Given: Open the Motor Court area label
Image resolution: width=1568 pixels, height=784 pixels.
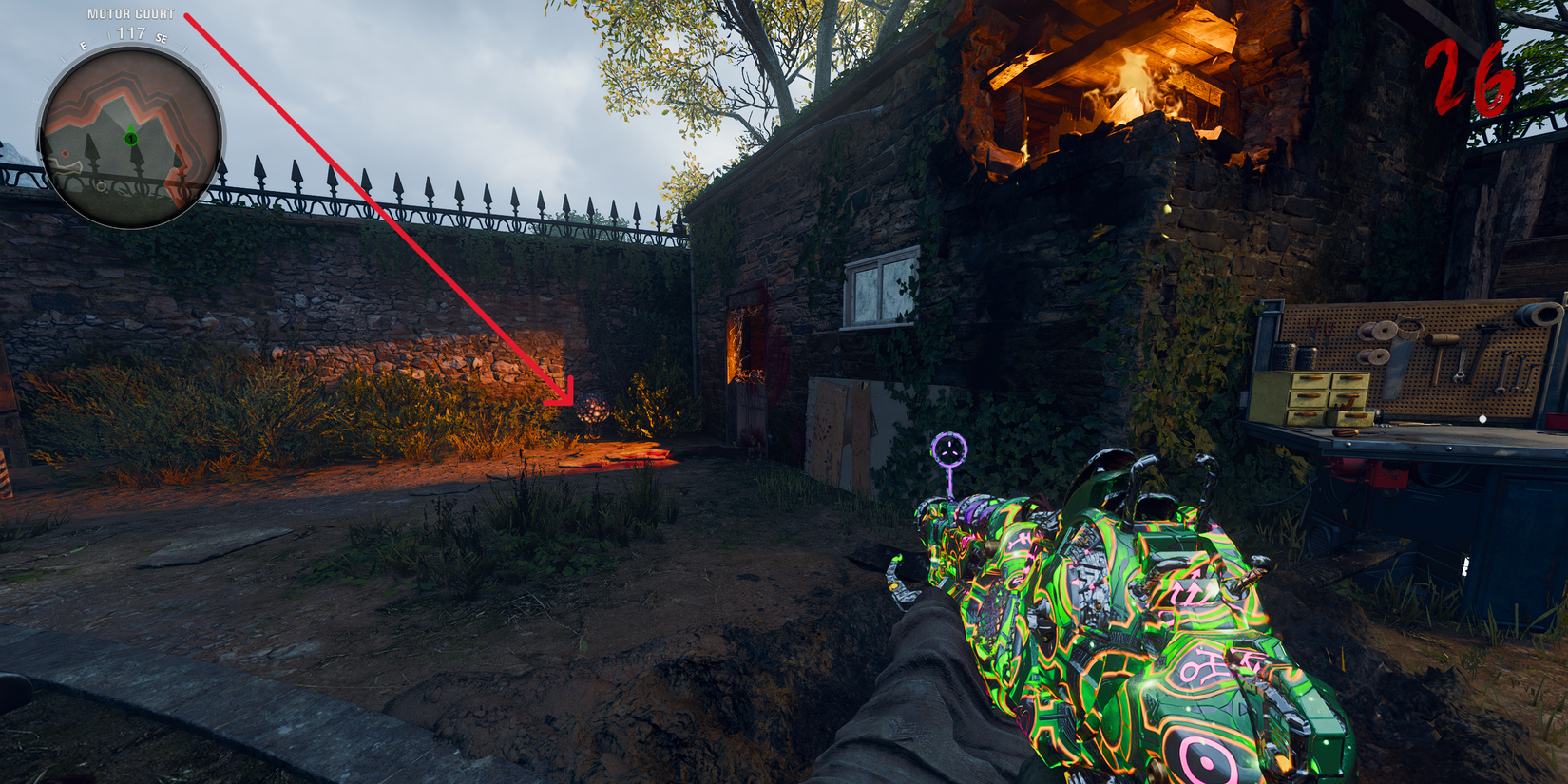Looking at the screenshot, I should (x=130, y=13).
